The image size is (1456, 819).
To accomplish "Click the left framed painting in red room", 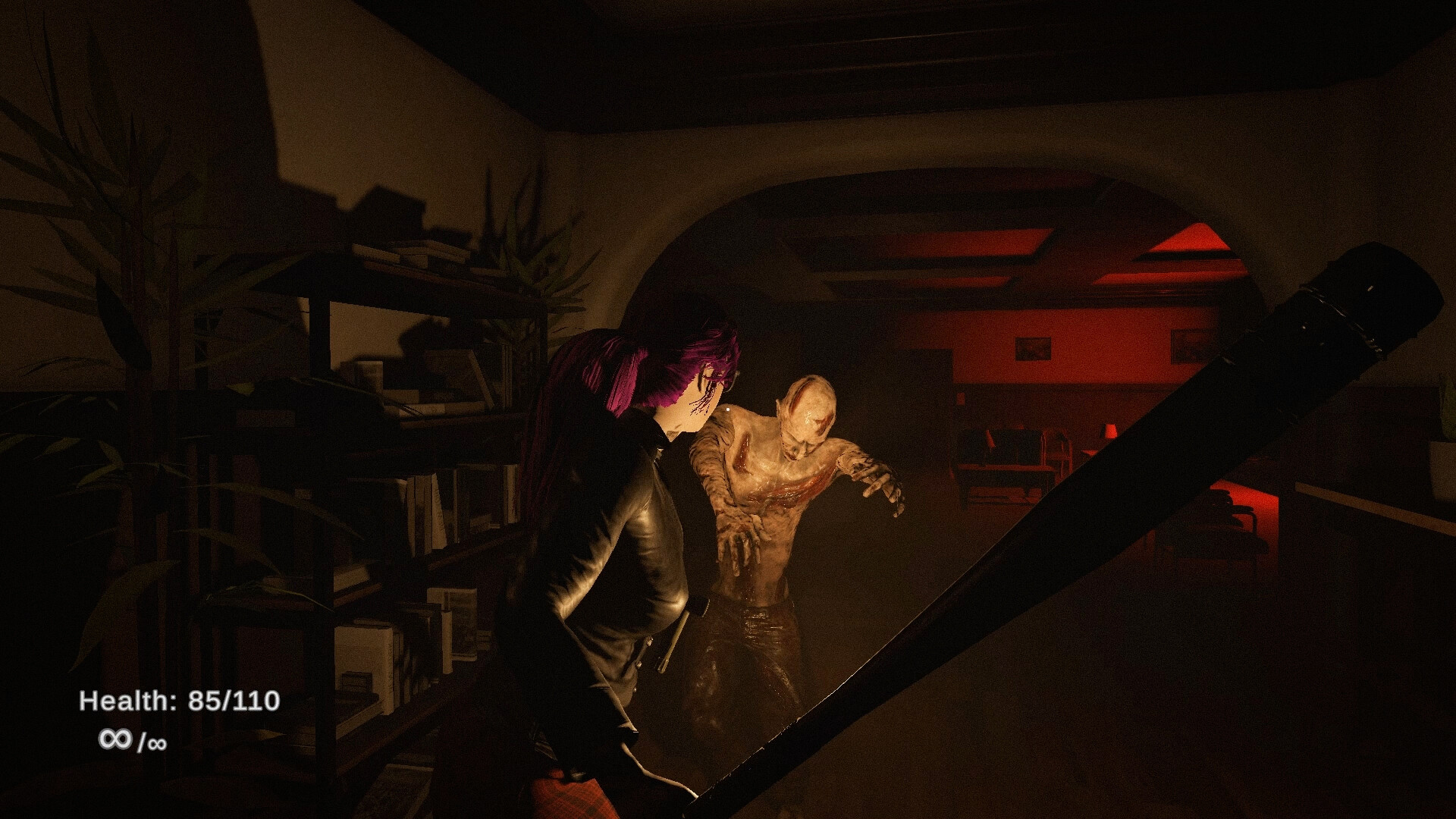I will point(1033,347).
